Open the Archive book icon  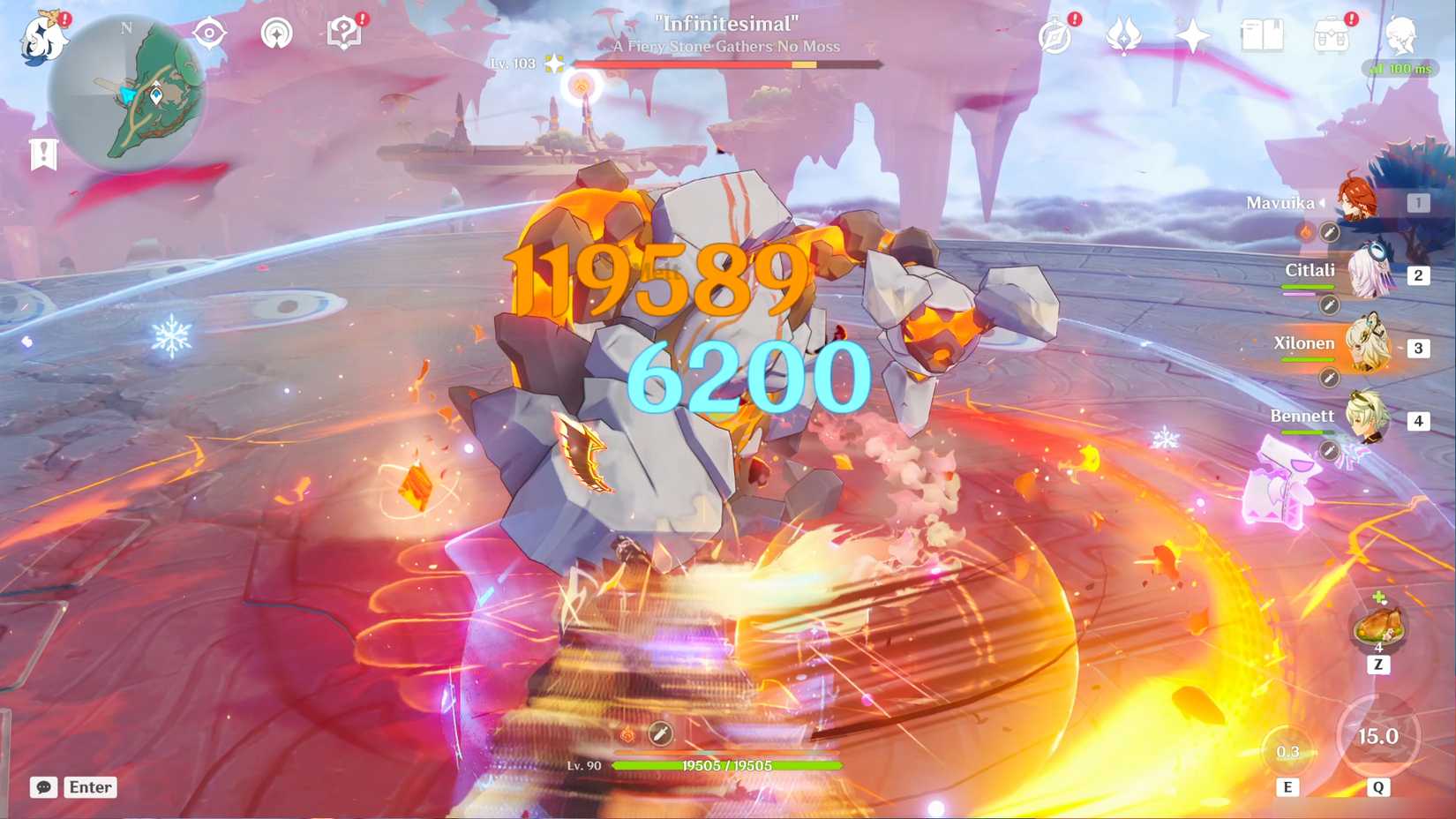(1264, 34)
